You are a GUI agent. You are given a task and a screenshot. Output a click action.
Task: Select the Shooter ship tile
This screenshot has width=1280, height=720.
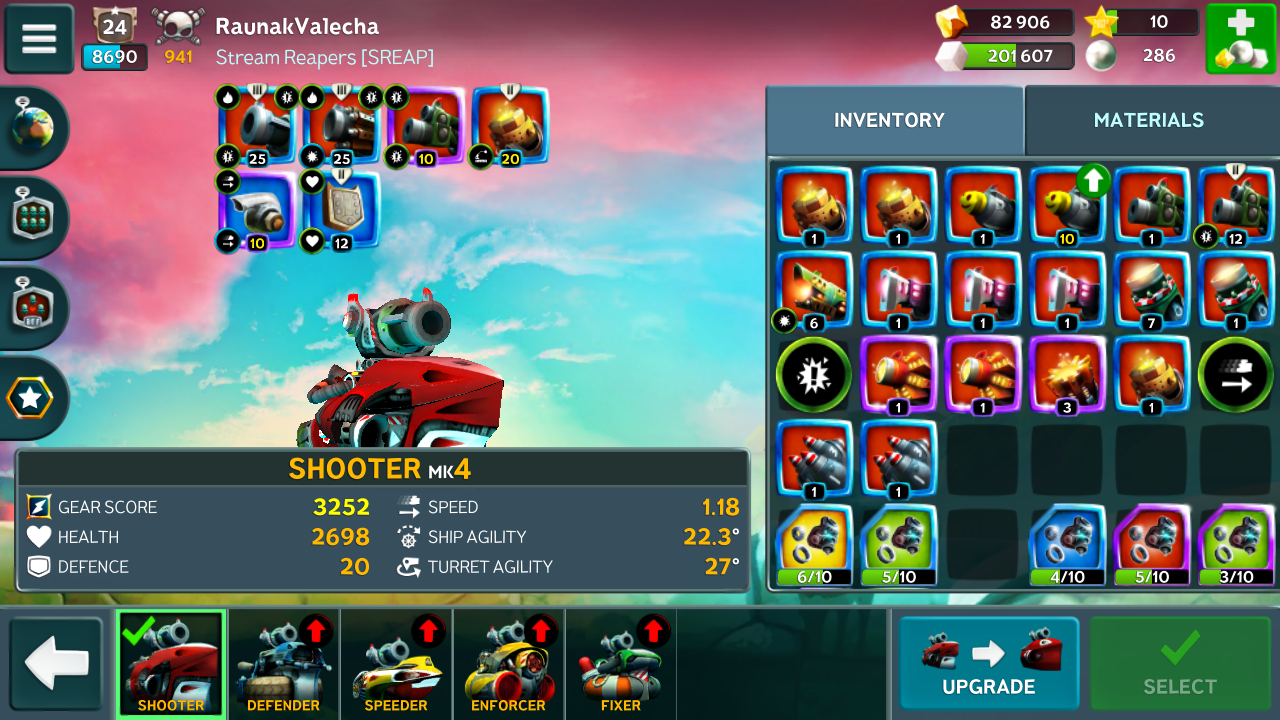pyautogui.click(x=171, y=663)
